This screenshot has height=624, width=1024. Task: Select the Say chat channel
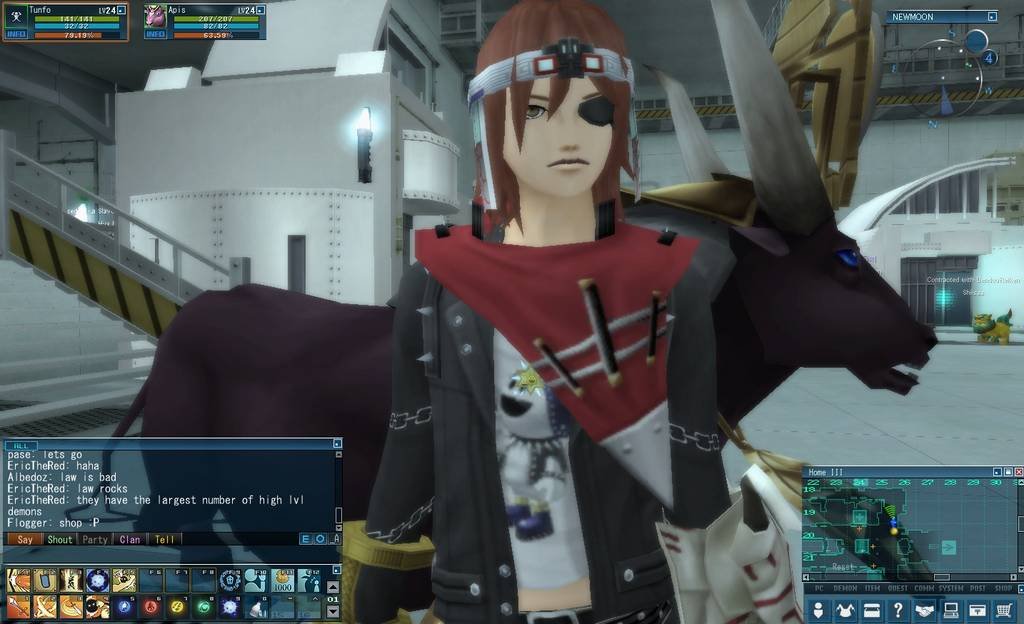[25, 539]
